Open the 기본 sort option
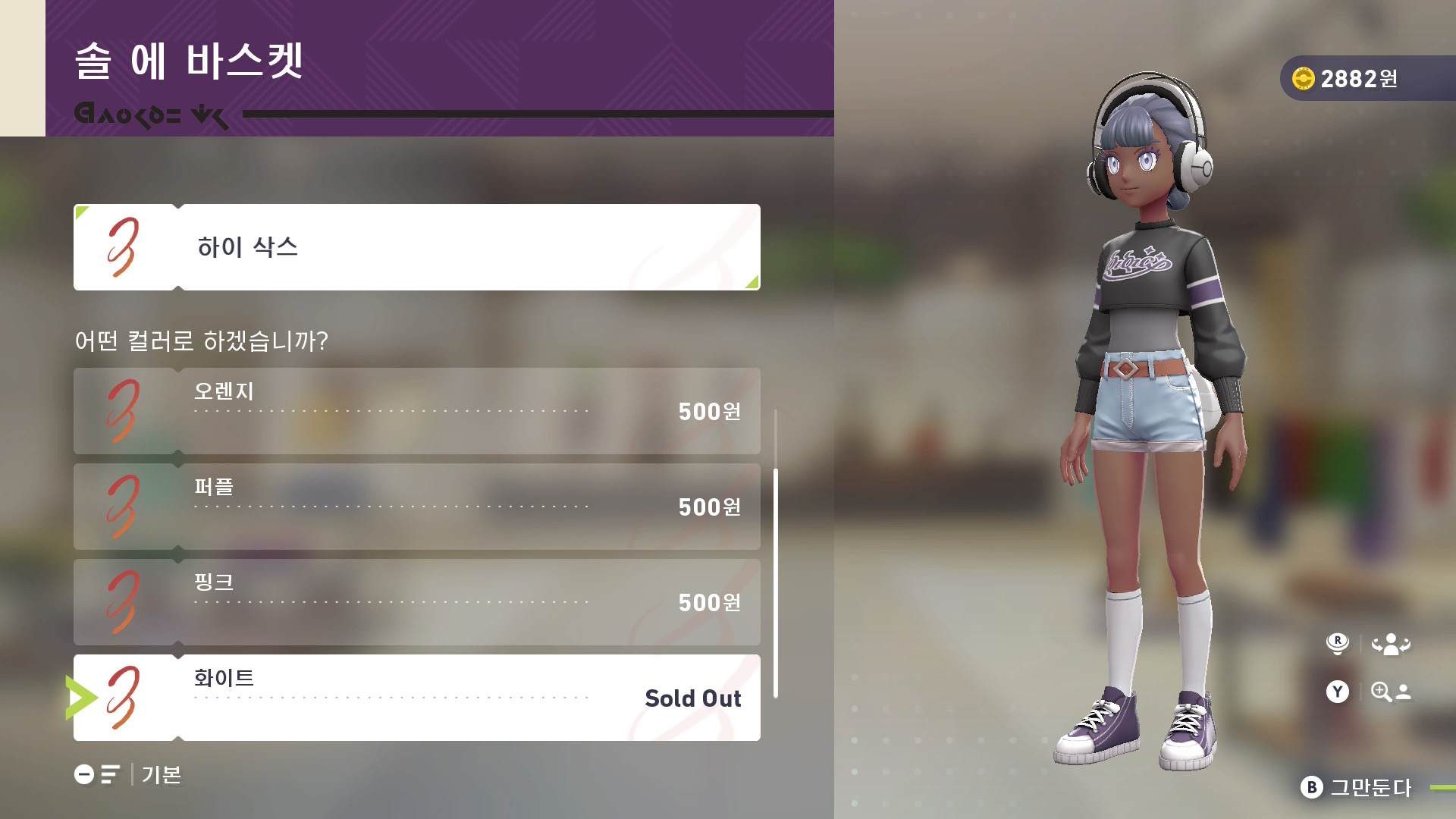The height and width of the screenshot is (819, 1456). click(x=128, y=774)
